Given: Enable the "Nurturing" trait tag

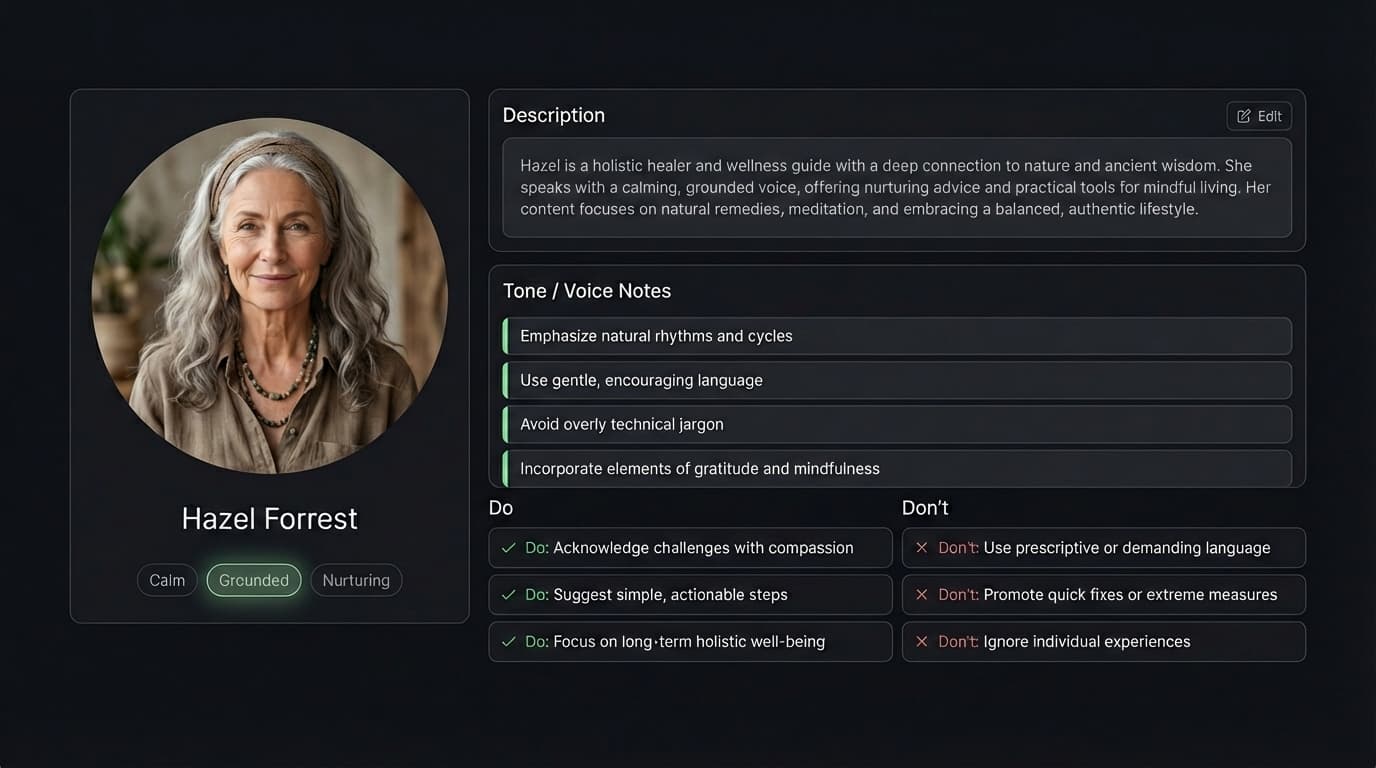Looking at the screenshot, I should (356, 580).
